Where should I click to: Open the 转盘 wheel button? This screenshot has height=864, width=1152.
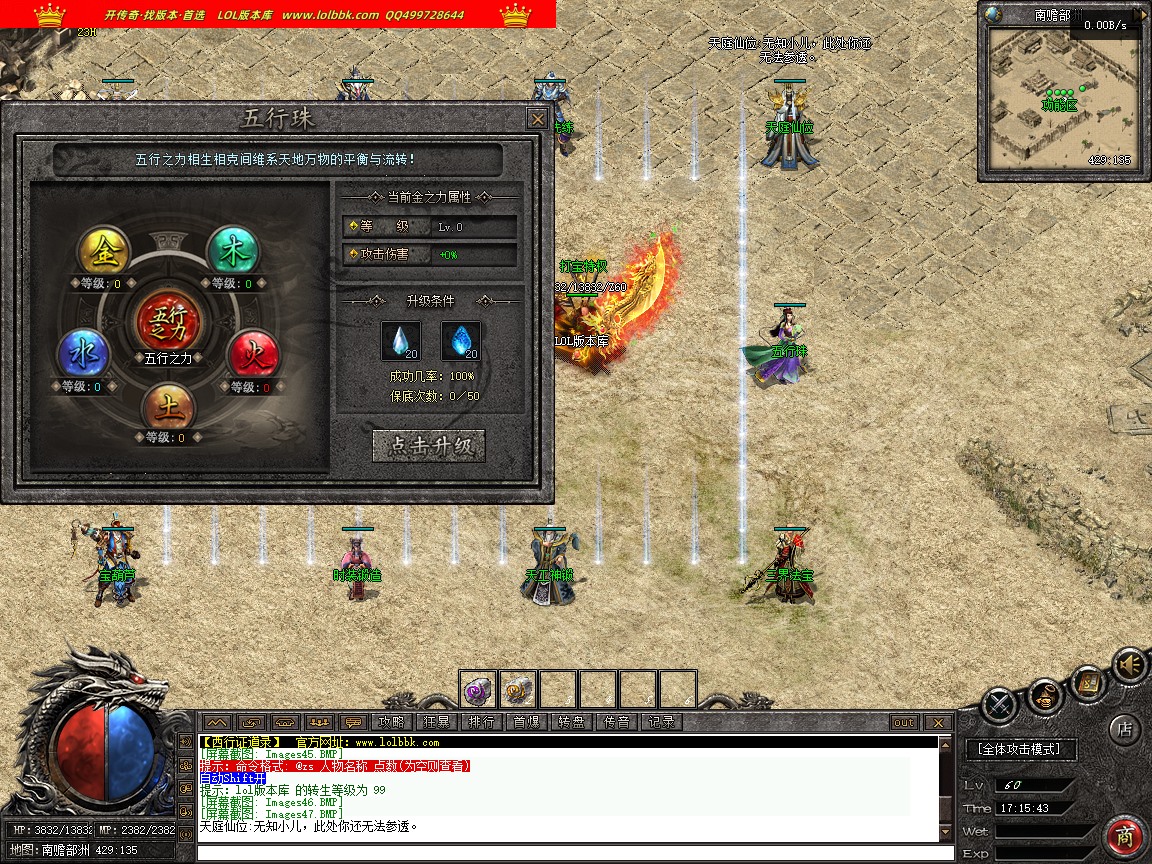click(x=571, y=722)
